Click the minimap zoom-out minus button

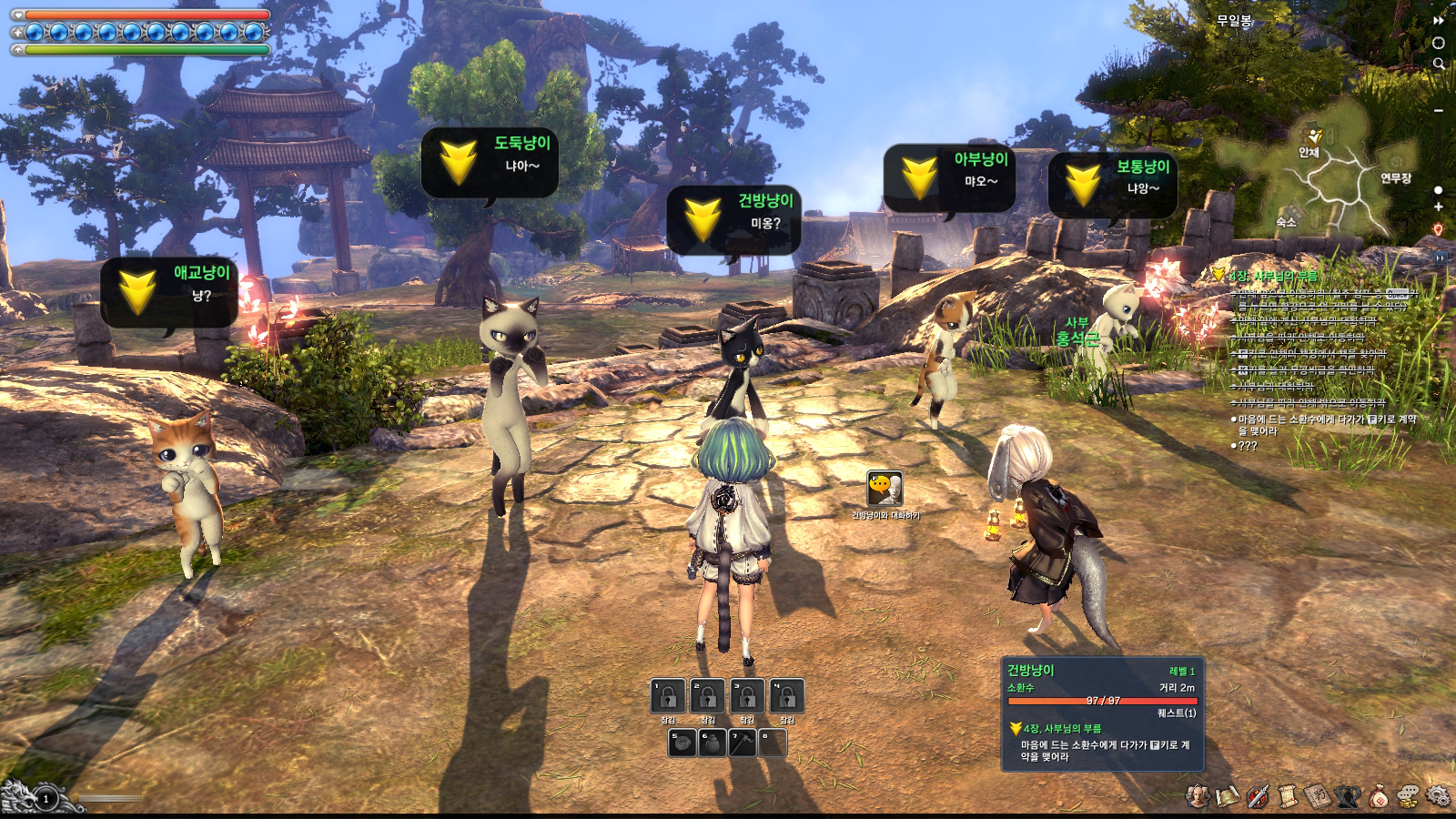[1439, 110]
